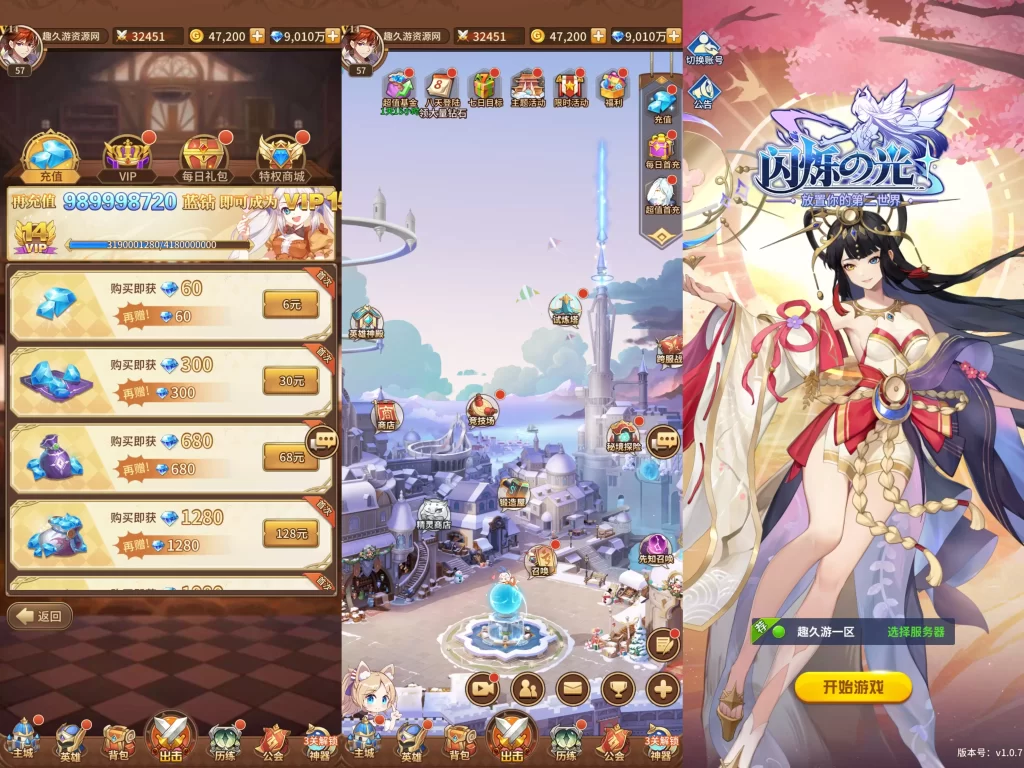Switch account via 切换账号

(703, 48)
